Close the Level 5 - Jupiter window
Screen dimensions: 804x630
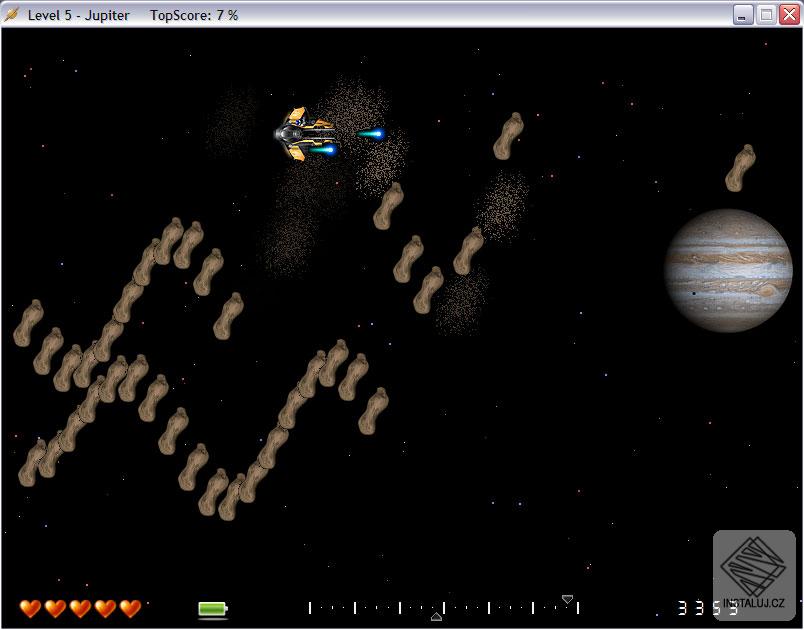click(789, 14)
